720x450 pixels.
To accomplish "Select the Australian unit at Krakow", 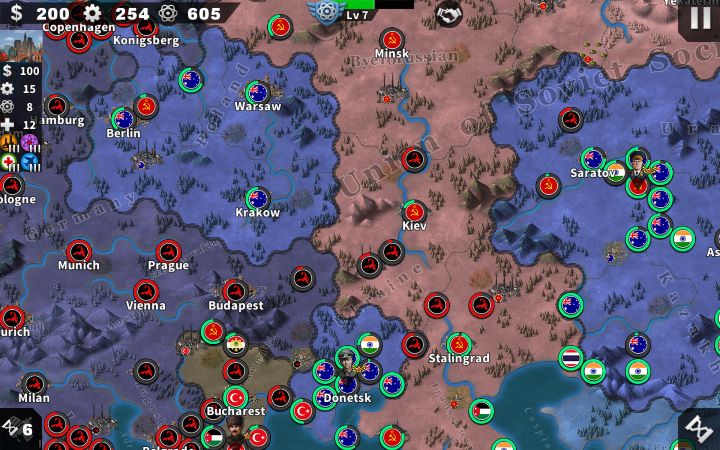I will [x=258, y=198].
